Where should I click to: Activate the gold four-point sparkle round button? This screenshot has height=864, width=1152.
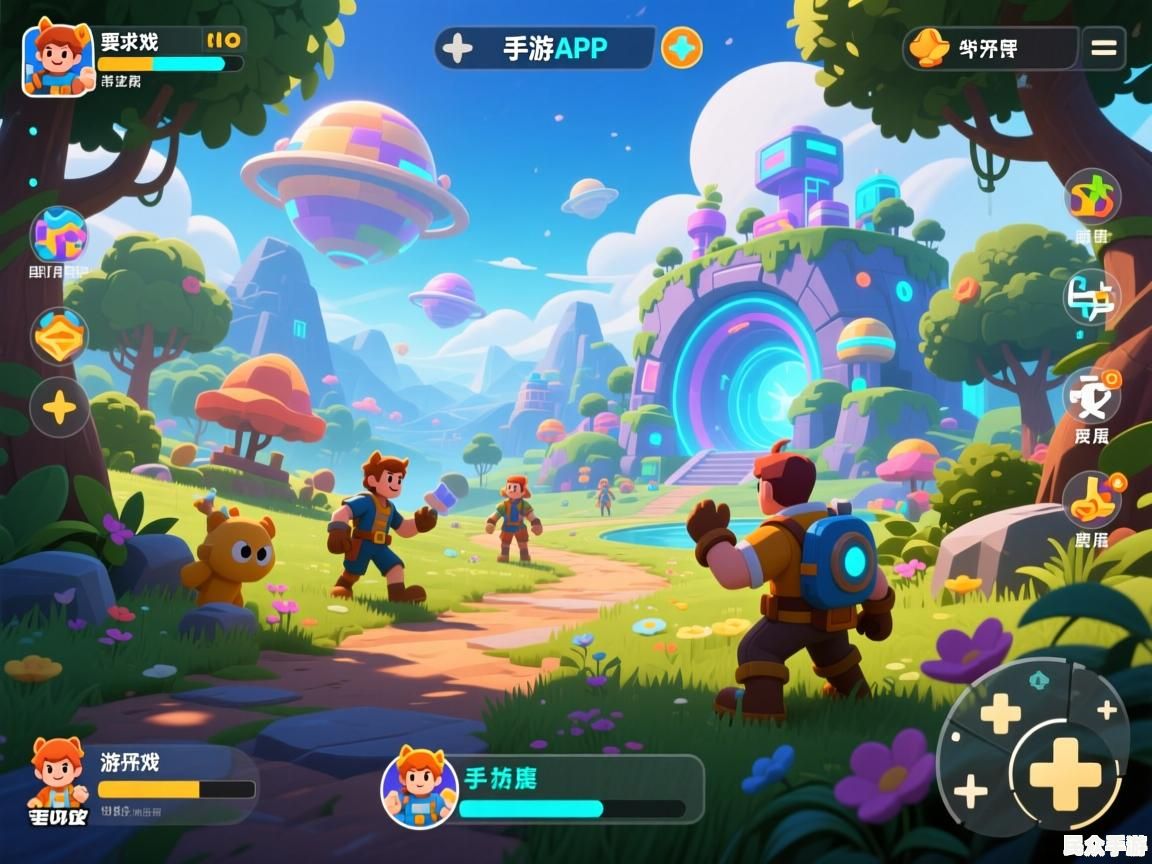60,407
